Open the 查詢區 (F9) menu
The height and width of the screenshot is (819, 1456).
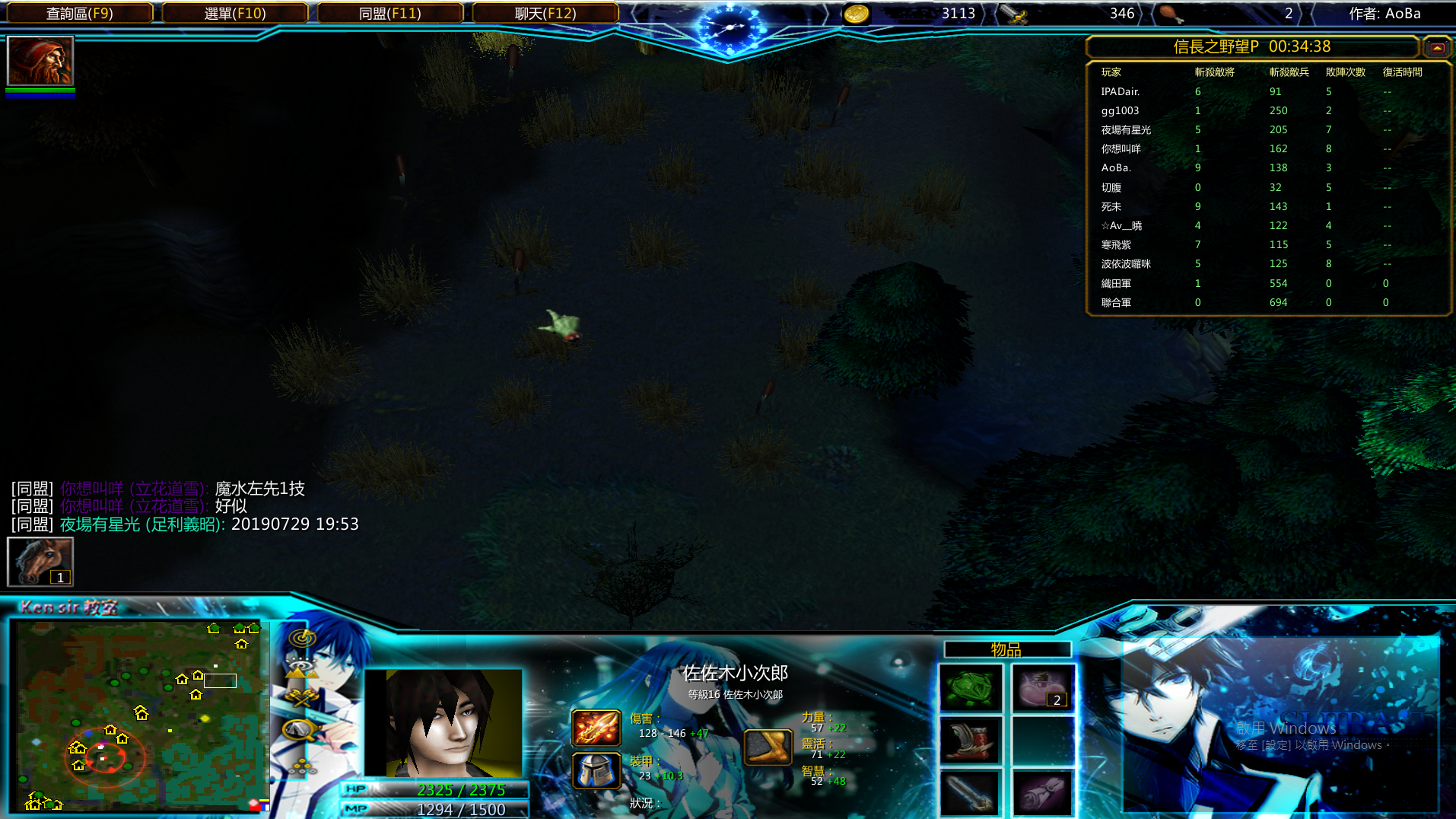pyautogui.click(x=79, y=13)
